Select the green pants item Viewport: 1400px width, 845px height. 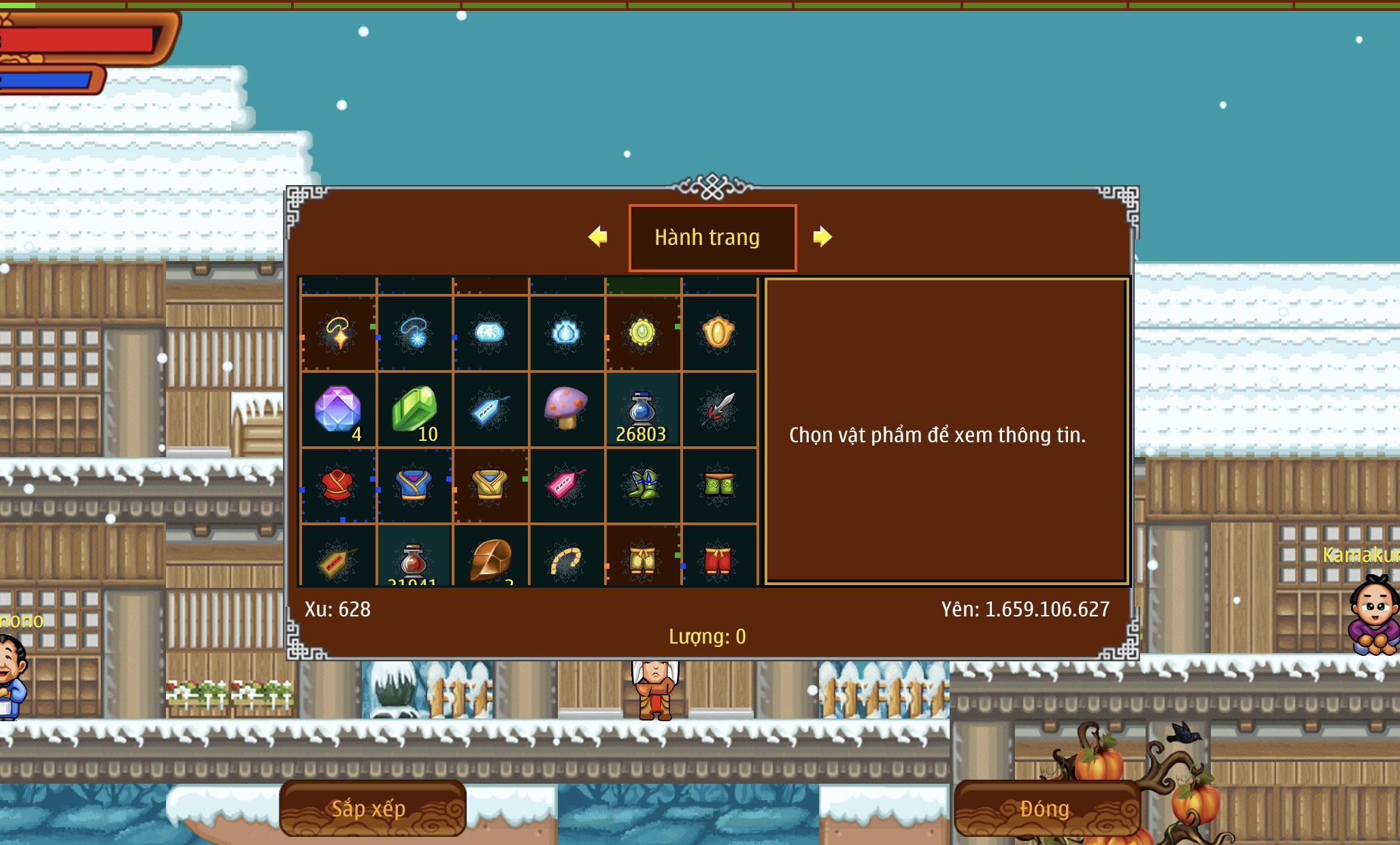pos(718,485)
